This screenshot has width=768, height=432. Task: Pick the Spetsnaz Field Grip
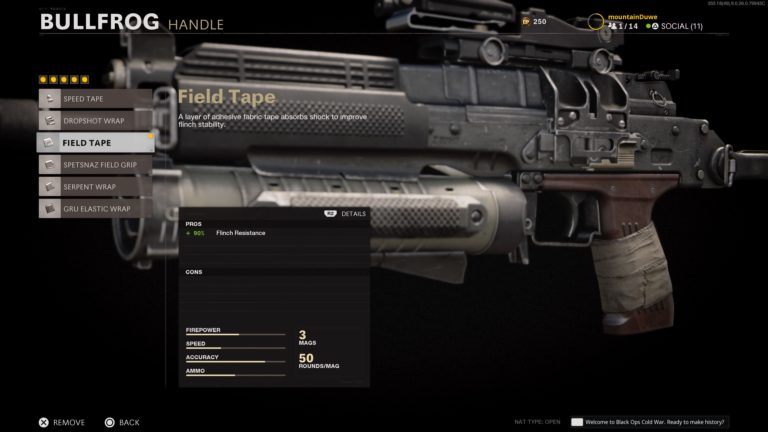(x=94, y=164)
